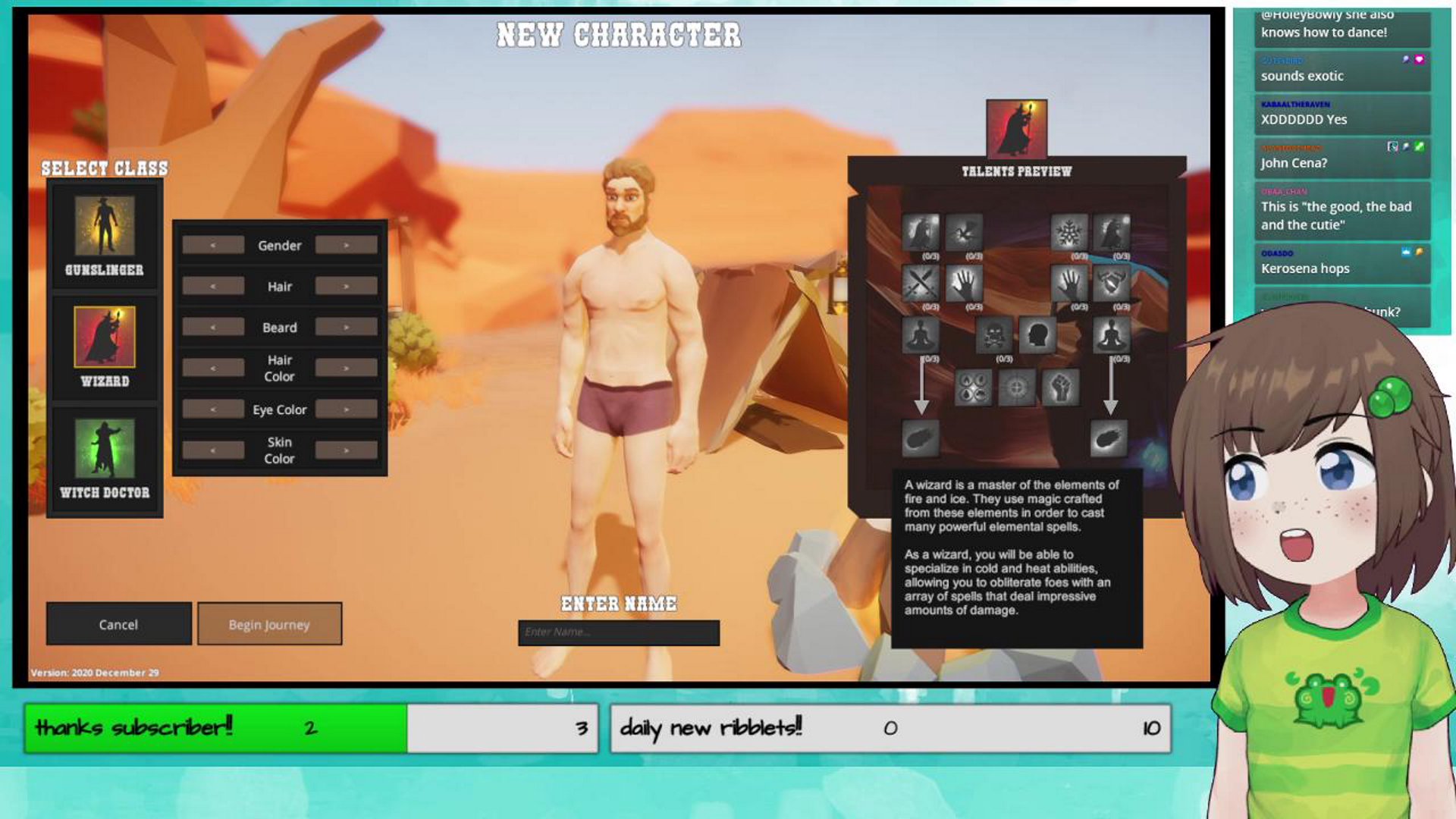
Task: Cycle Gender with the right arrow
Action: pos(347,245)
